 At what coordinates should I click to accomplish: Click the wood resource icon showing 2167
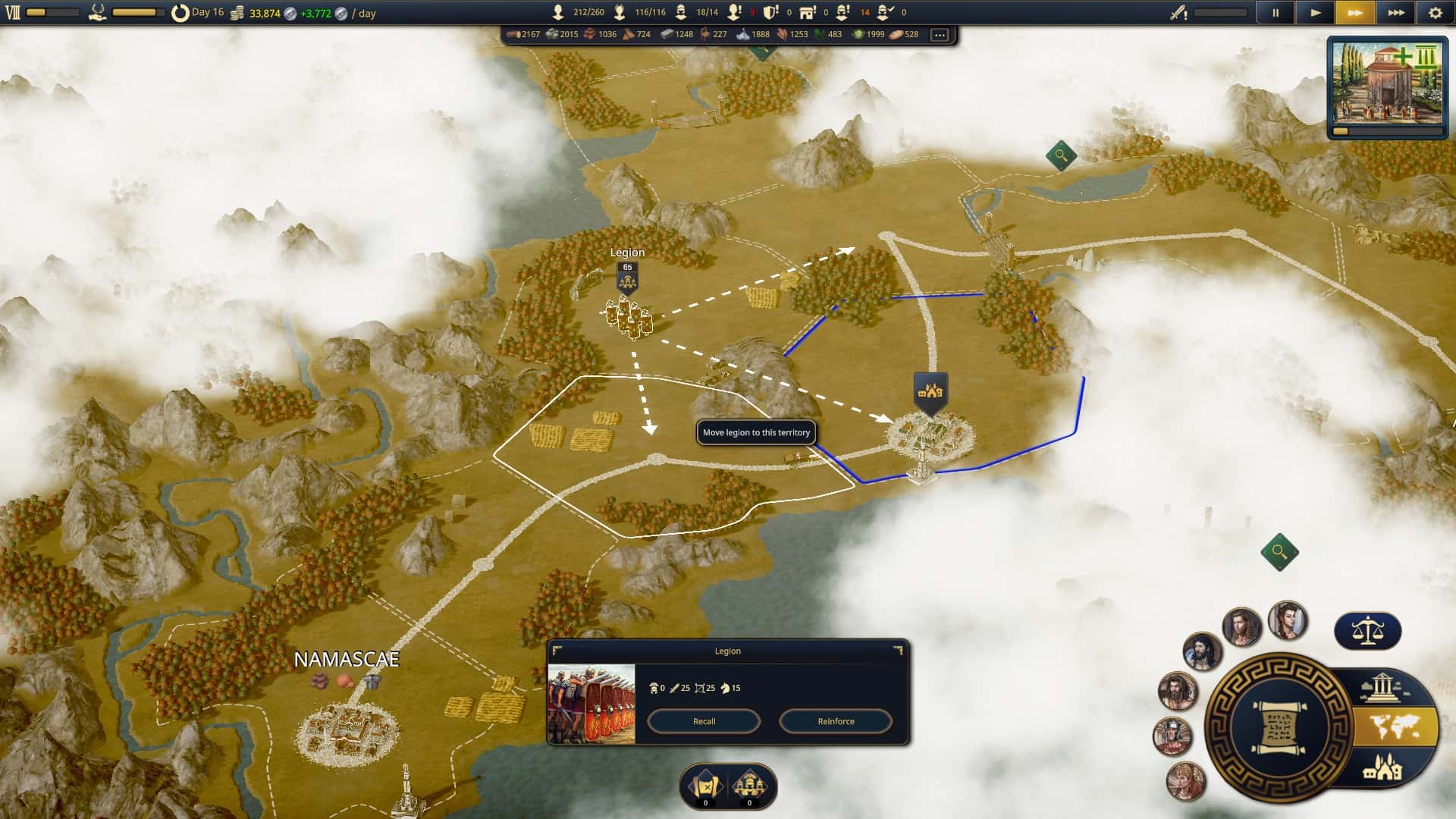[514, 34]
